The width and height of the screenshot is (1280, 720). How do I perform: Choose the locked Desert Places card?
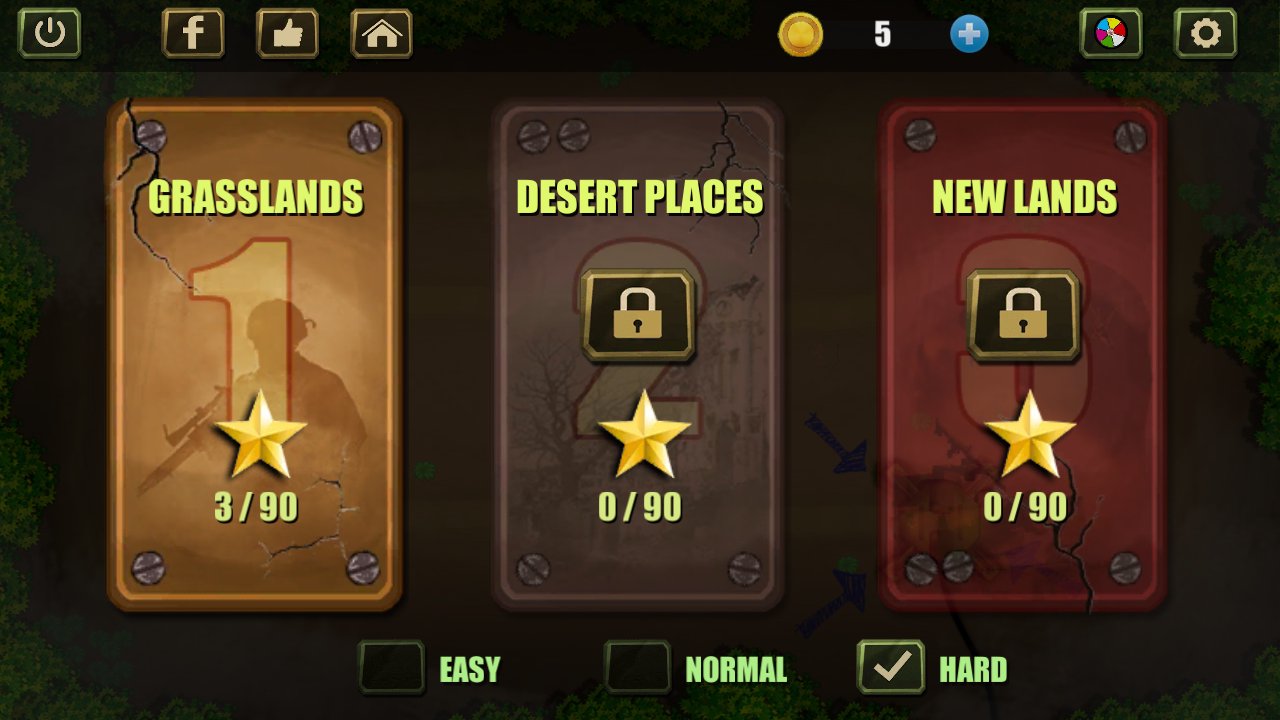pyautogui.click(x=638, y=354)
